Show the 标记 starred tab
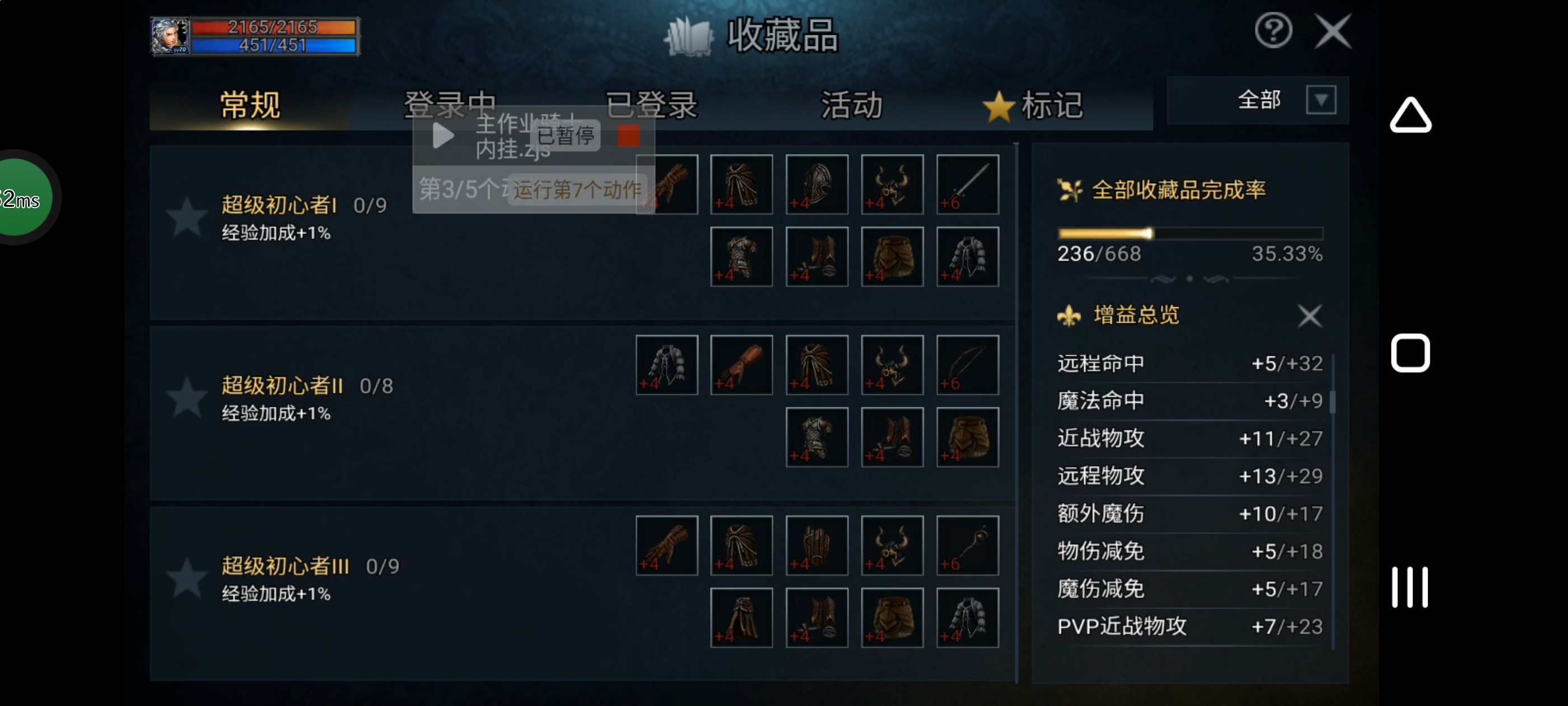 [x=1034, y=105]
